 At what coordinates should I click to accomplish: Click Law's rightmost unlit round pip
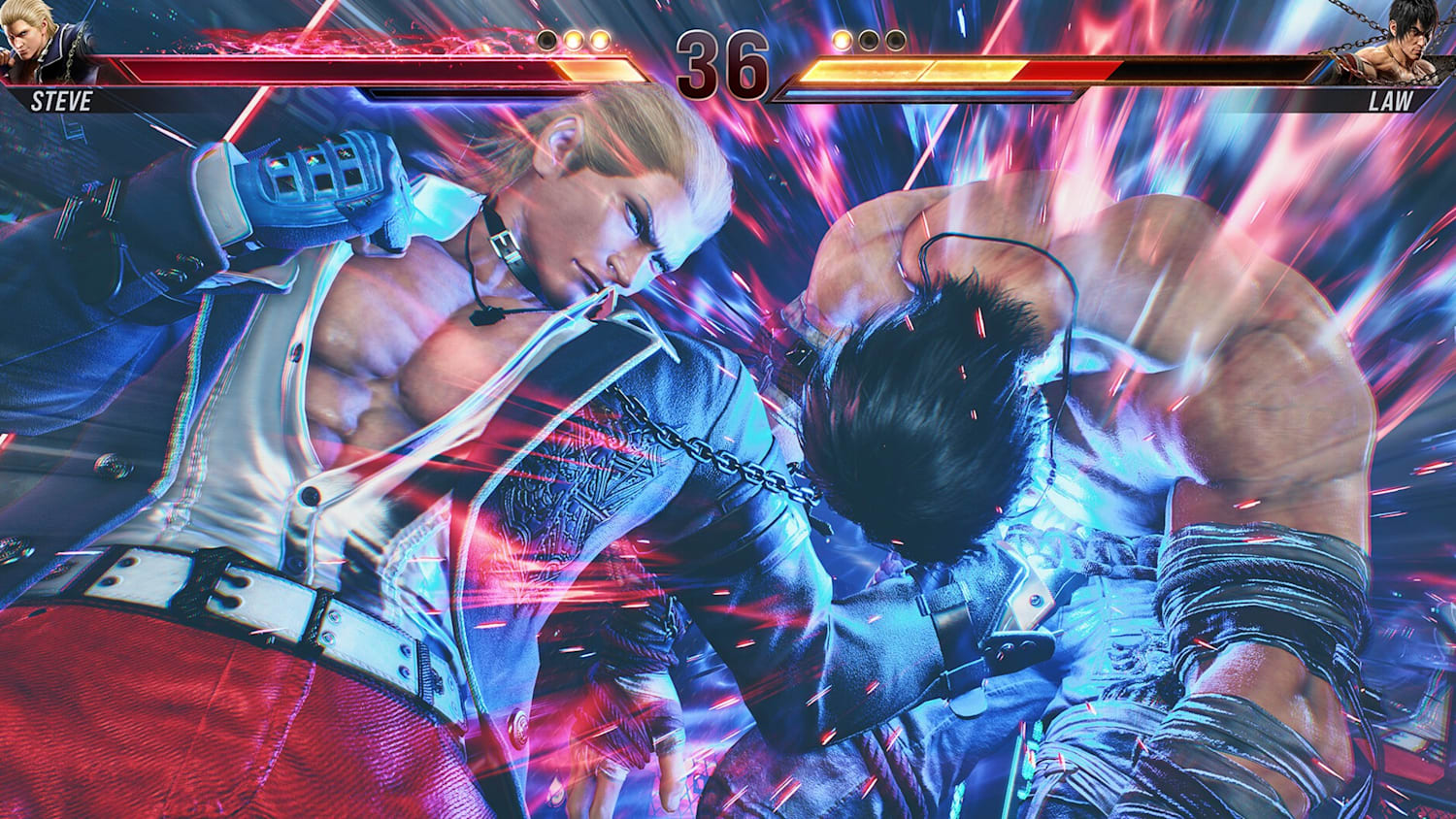[x=895, y=41]
